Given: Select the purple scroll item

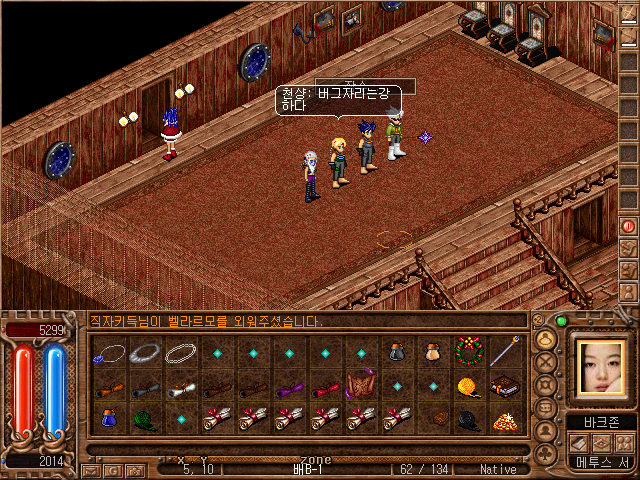Looking at the screenshot, I should click(x=289, y=386).
